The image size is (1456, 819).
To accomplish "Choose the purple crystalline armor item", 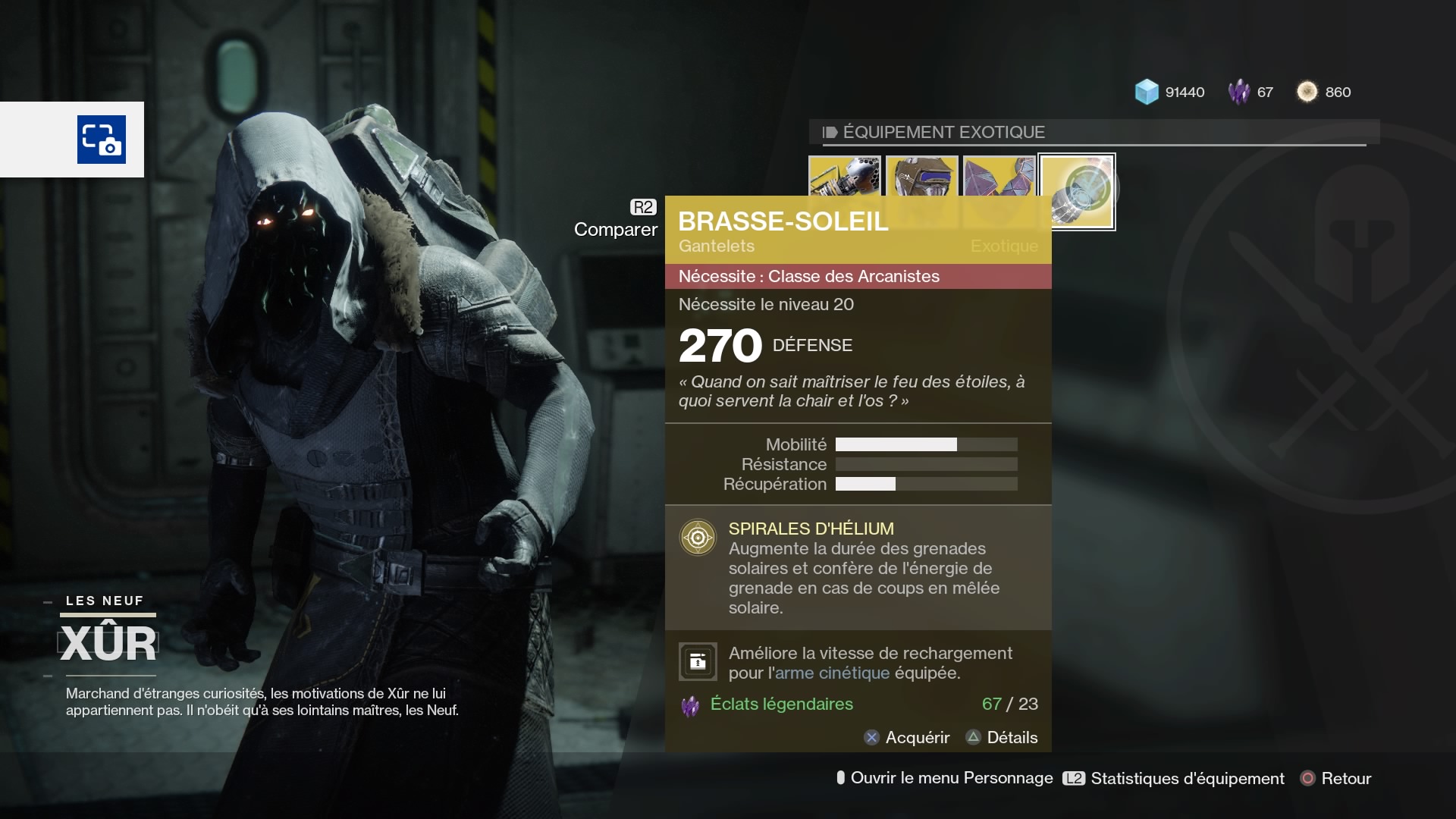I will (999, 176).
